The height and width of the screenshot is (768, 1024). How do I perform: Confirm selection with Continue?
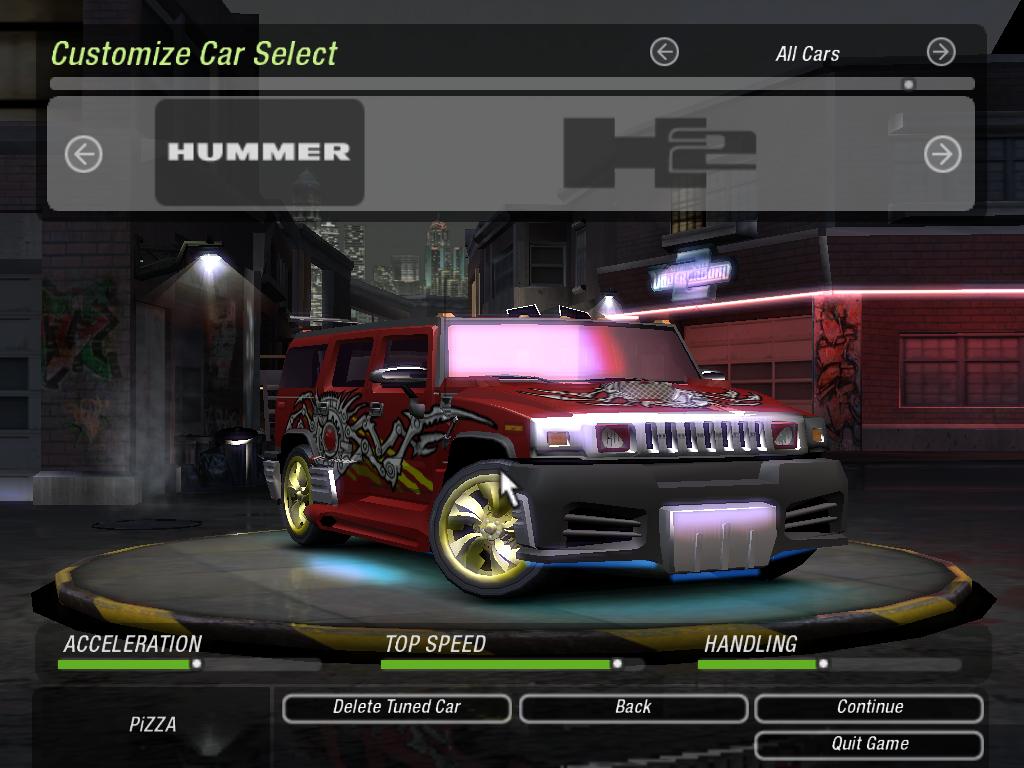[x=869, y=707]
